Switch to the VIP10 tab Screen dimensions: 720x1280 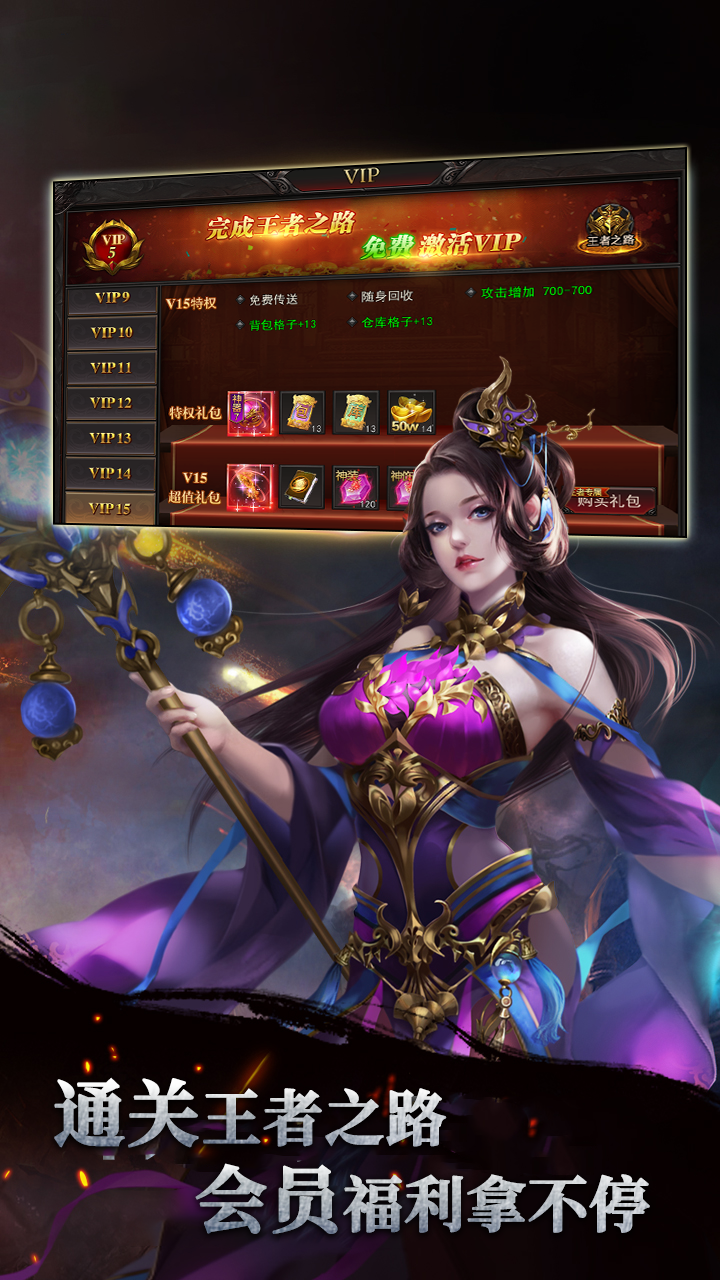coord(112,333)
